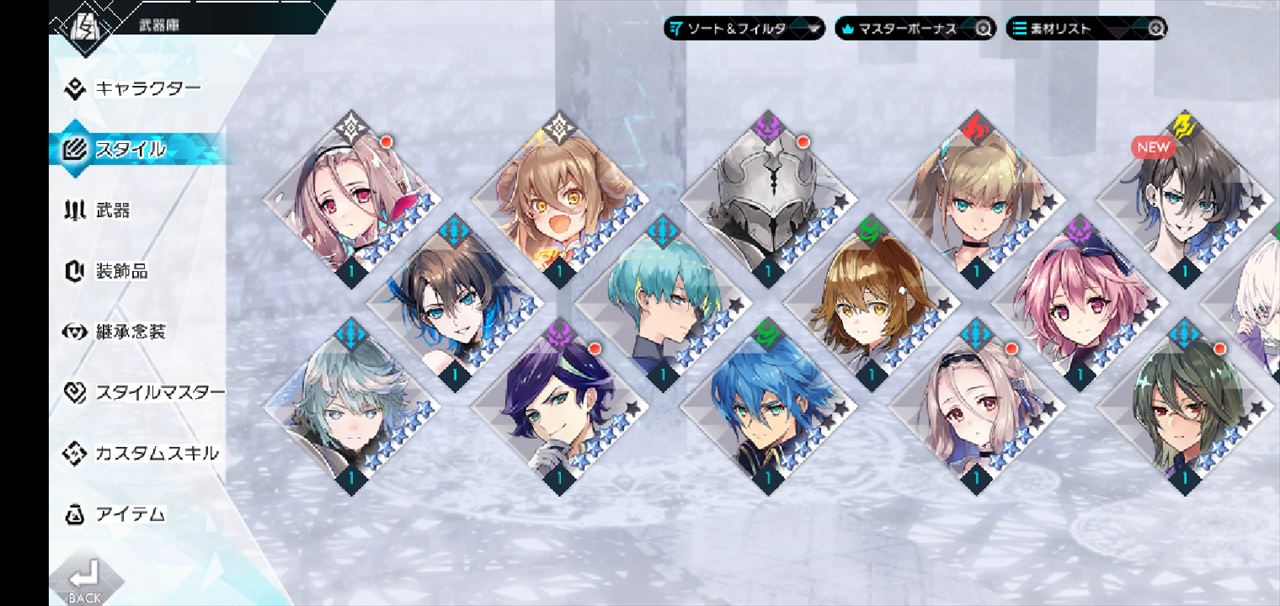Viewport: 1280px width, 606px height.
Task: Show the カスタムスキル section
Action: pos(155,453)
